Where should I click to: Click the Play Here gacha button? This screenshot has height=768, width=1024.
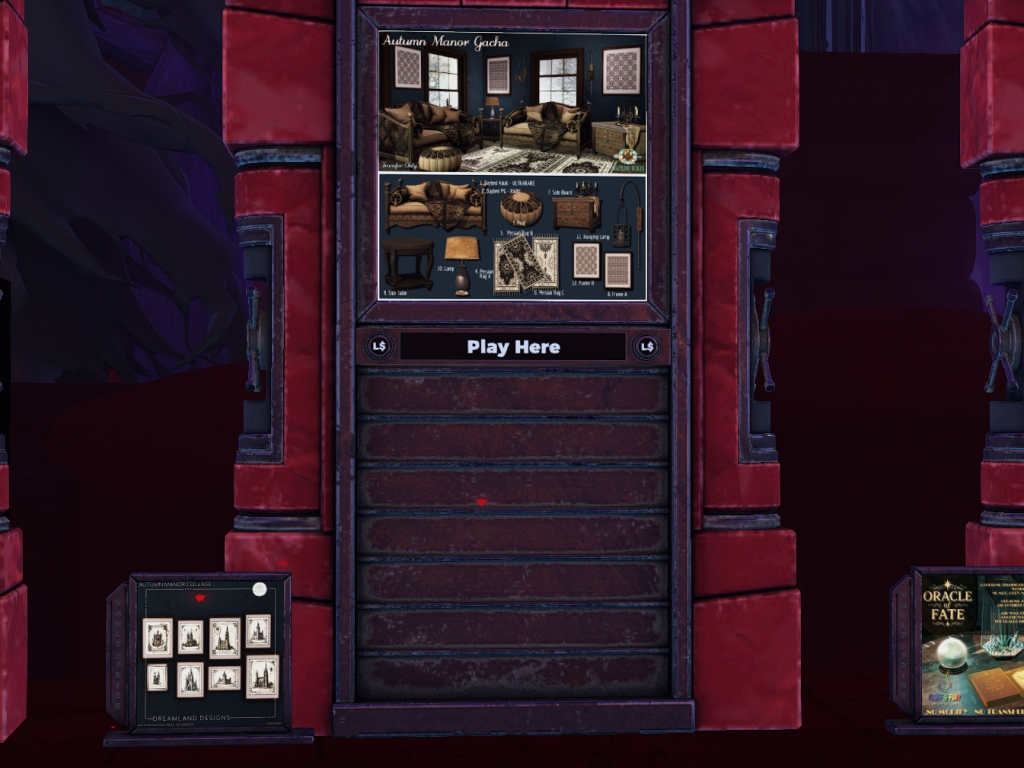pyautogui.click(x=513, y=347)
